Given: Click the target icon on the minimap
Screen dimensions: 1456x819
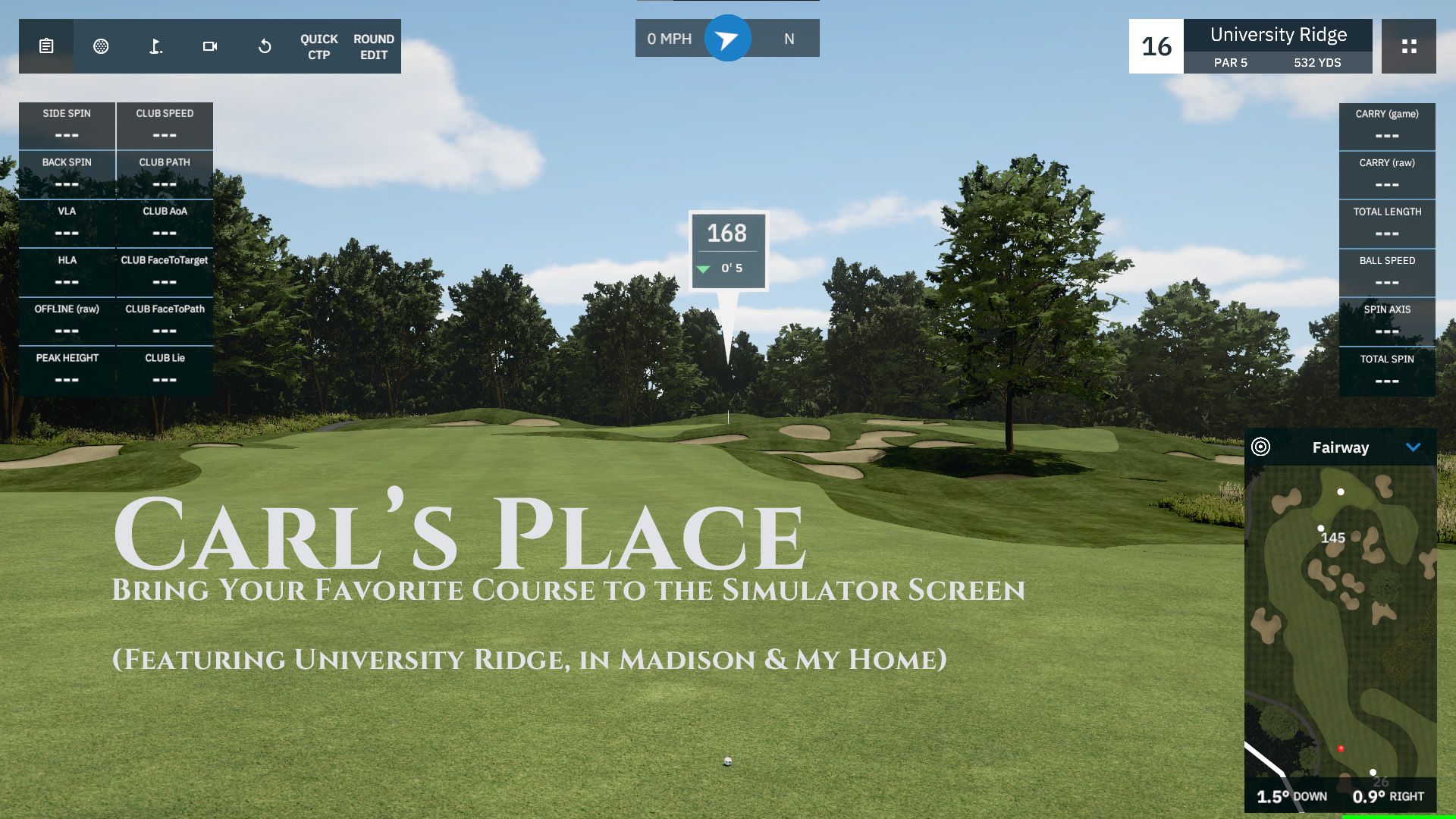Looking at the screenshot, I should (1263, 447).
